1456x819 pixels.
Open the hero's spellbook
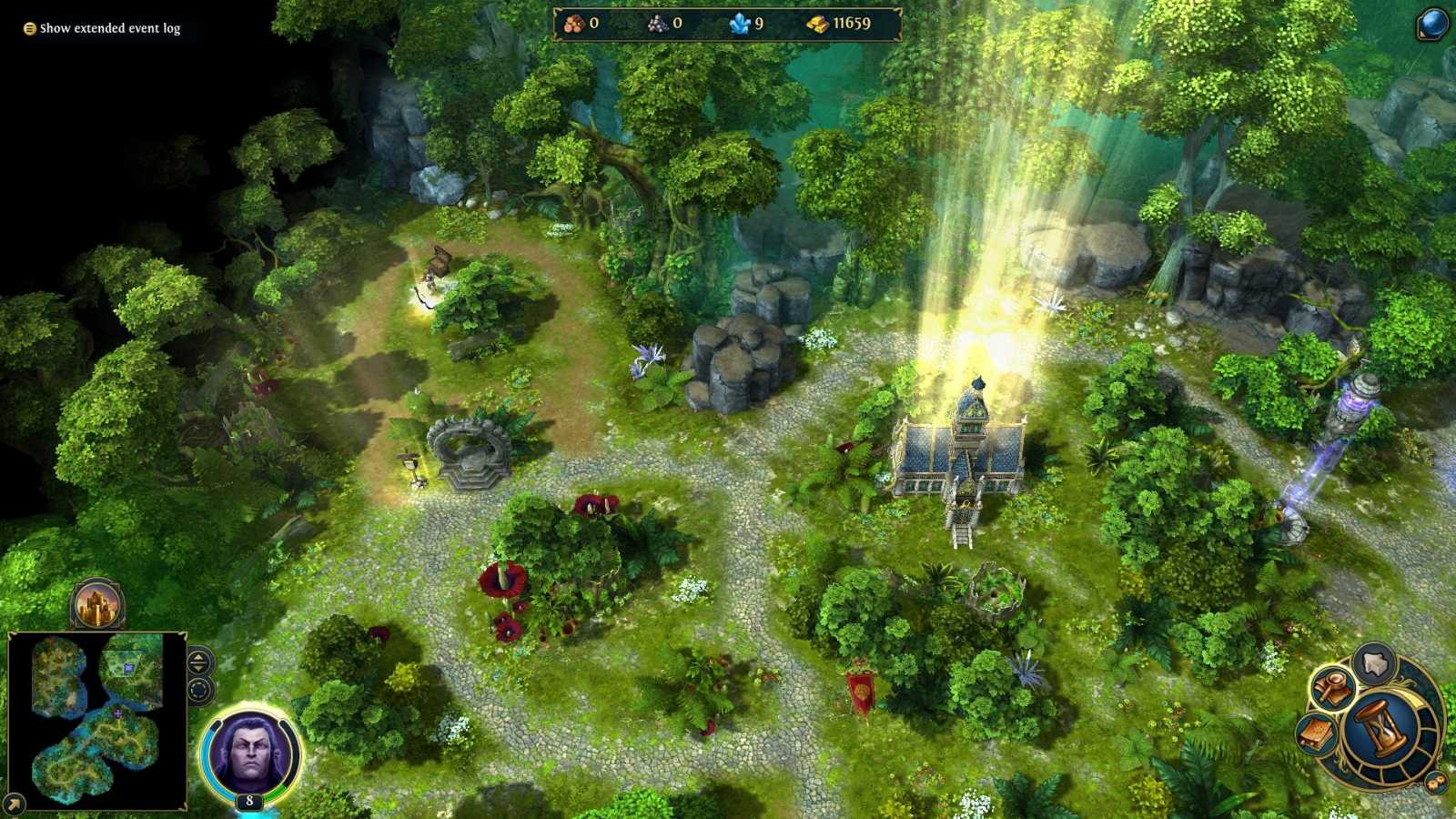click(x=1316, y=733)
